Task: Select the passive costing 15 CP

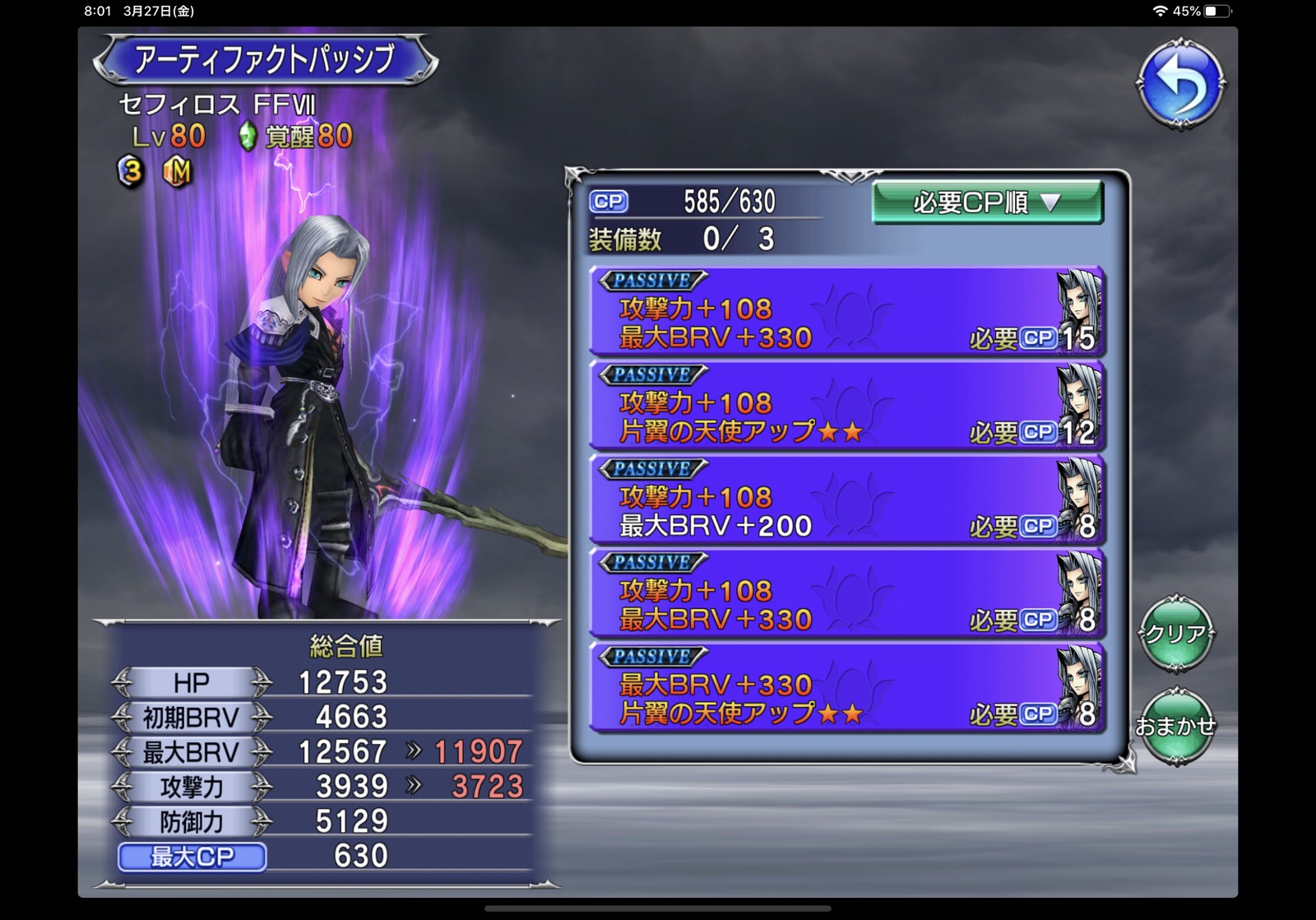Action: pyautogui.click(x=846, y=312)
